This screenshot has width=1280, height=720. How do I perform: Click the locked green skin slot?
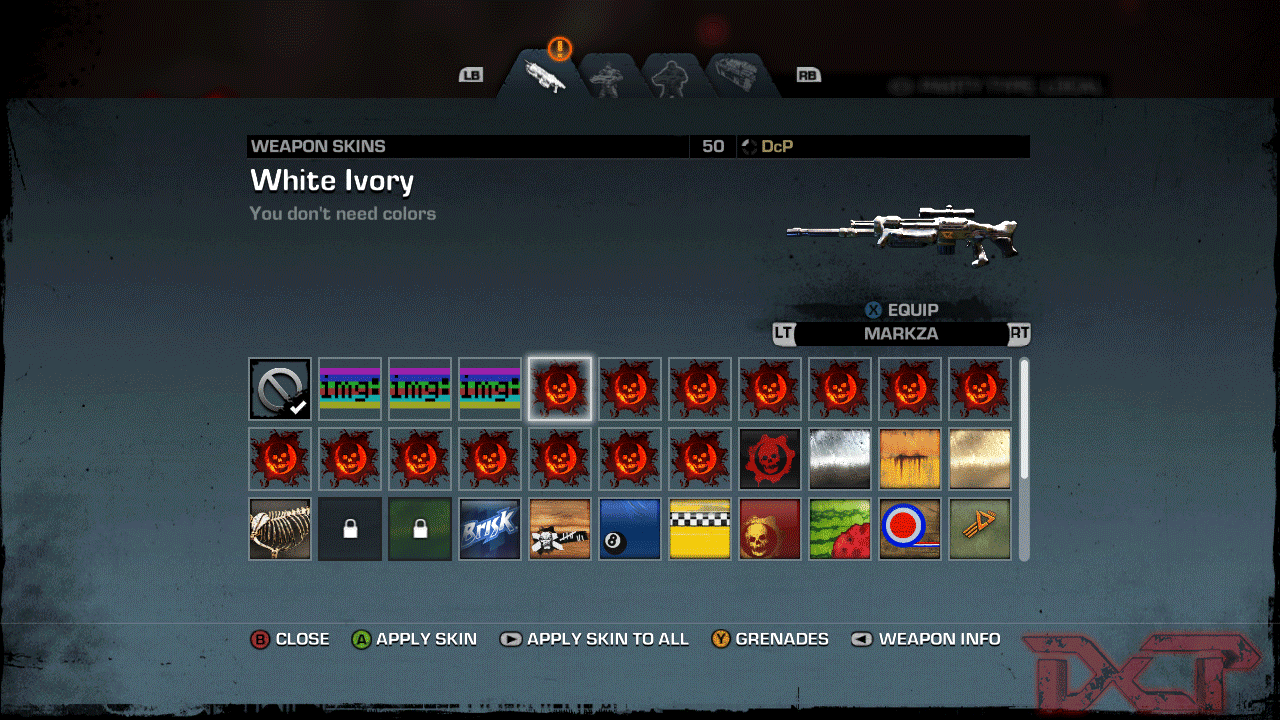pyautogui.click(x=420, y=529)
